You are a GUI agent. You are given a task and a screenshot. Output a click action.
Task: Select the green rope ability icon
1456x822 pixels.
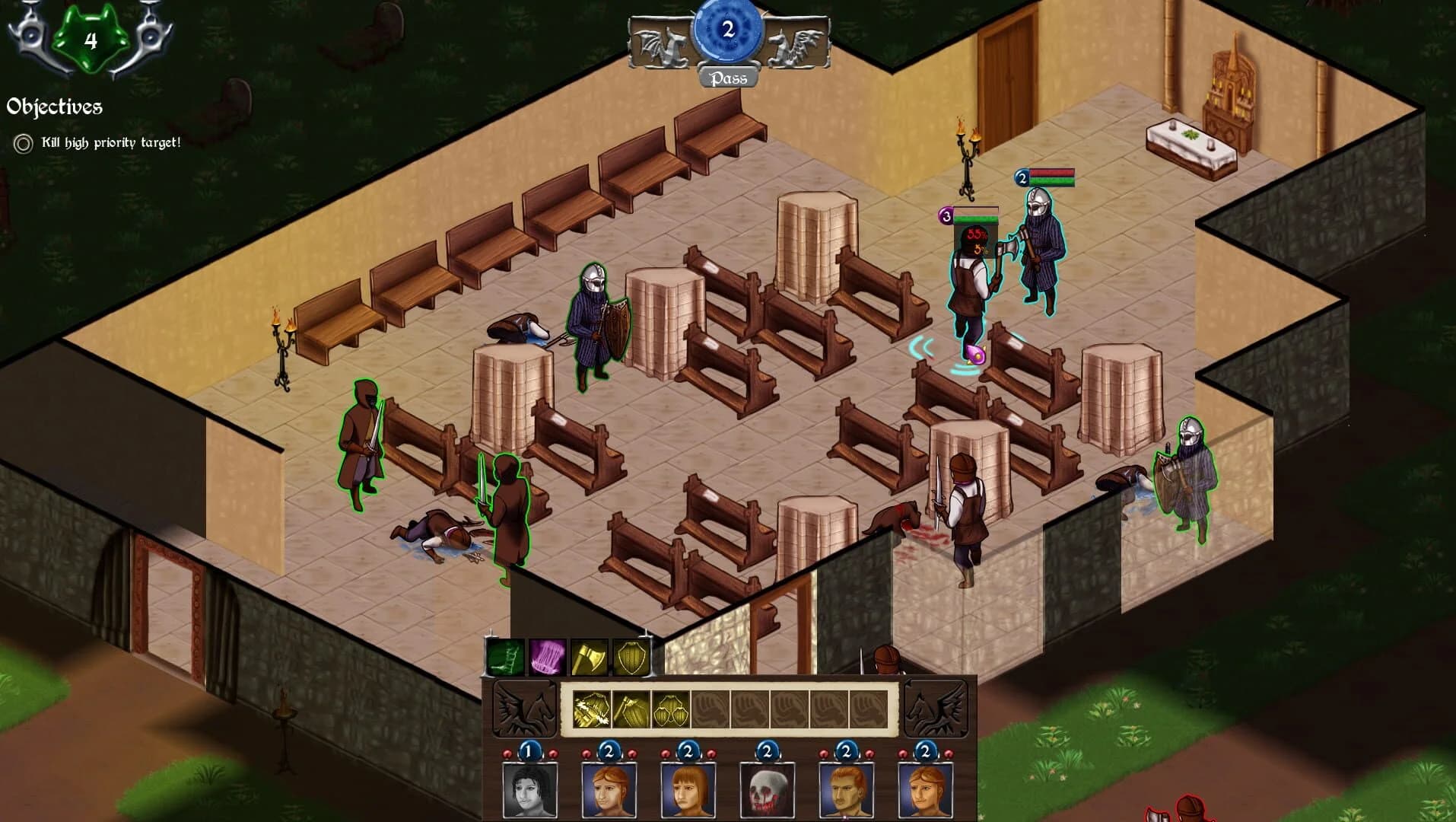tap(506, 655)
